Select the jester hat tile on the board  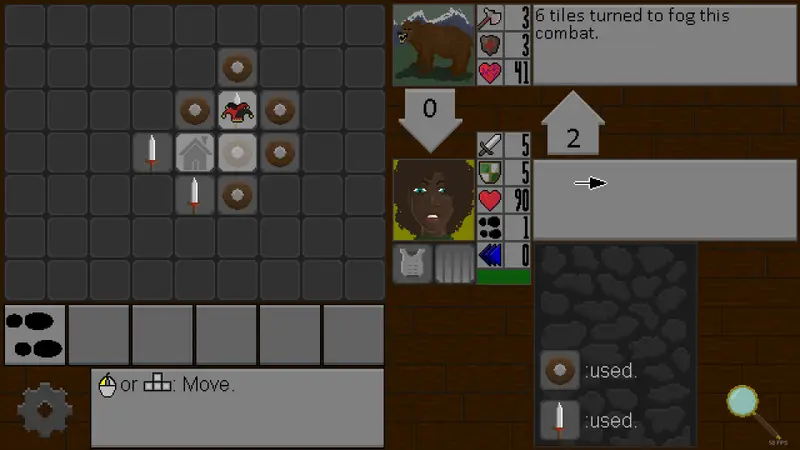[x=238, y=110]
